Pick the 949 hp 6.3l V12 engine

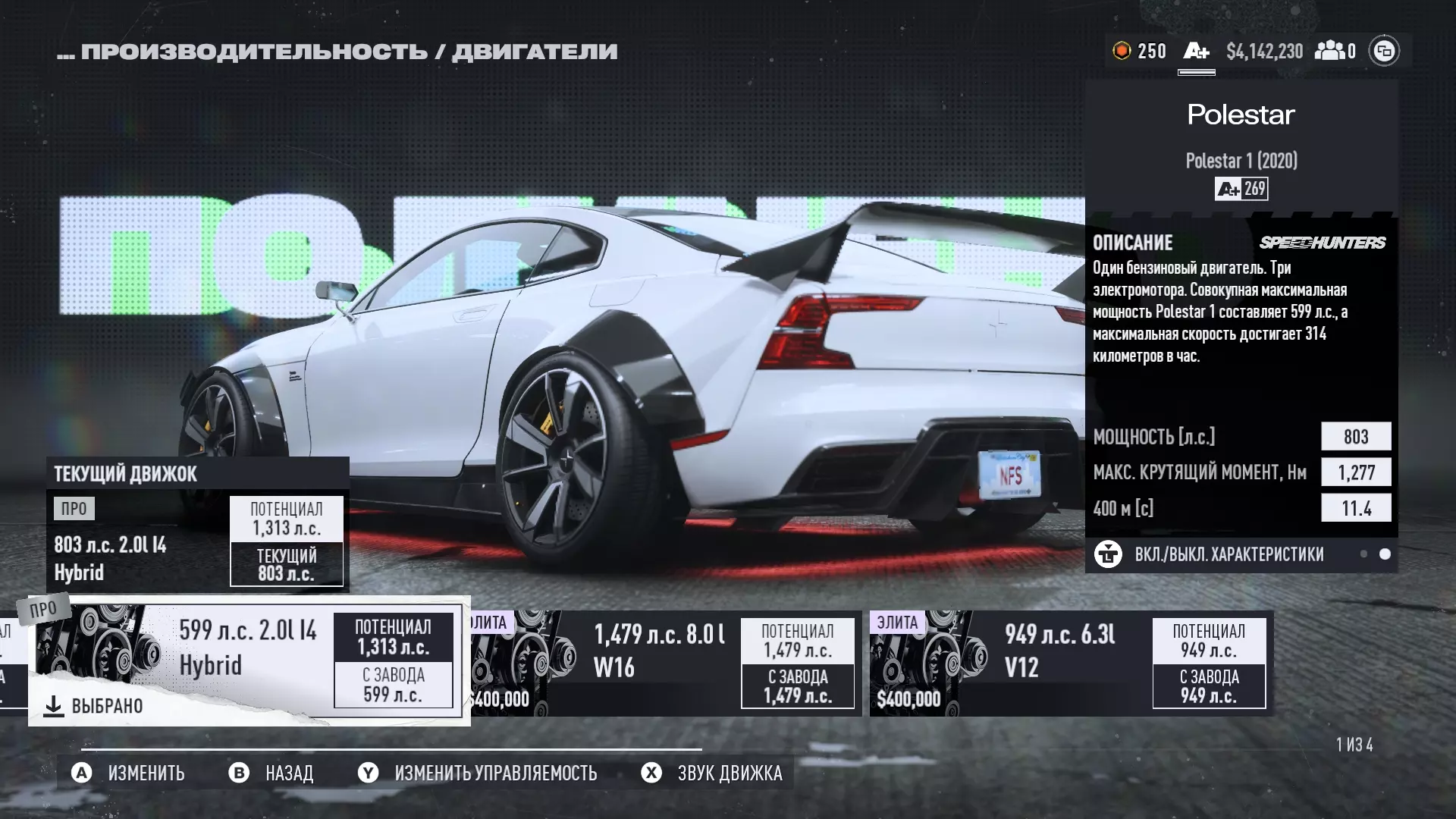click(1071, 664)
